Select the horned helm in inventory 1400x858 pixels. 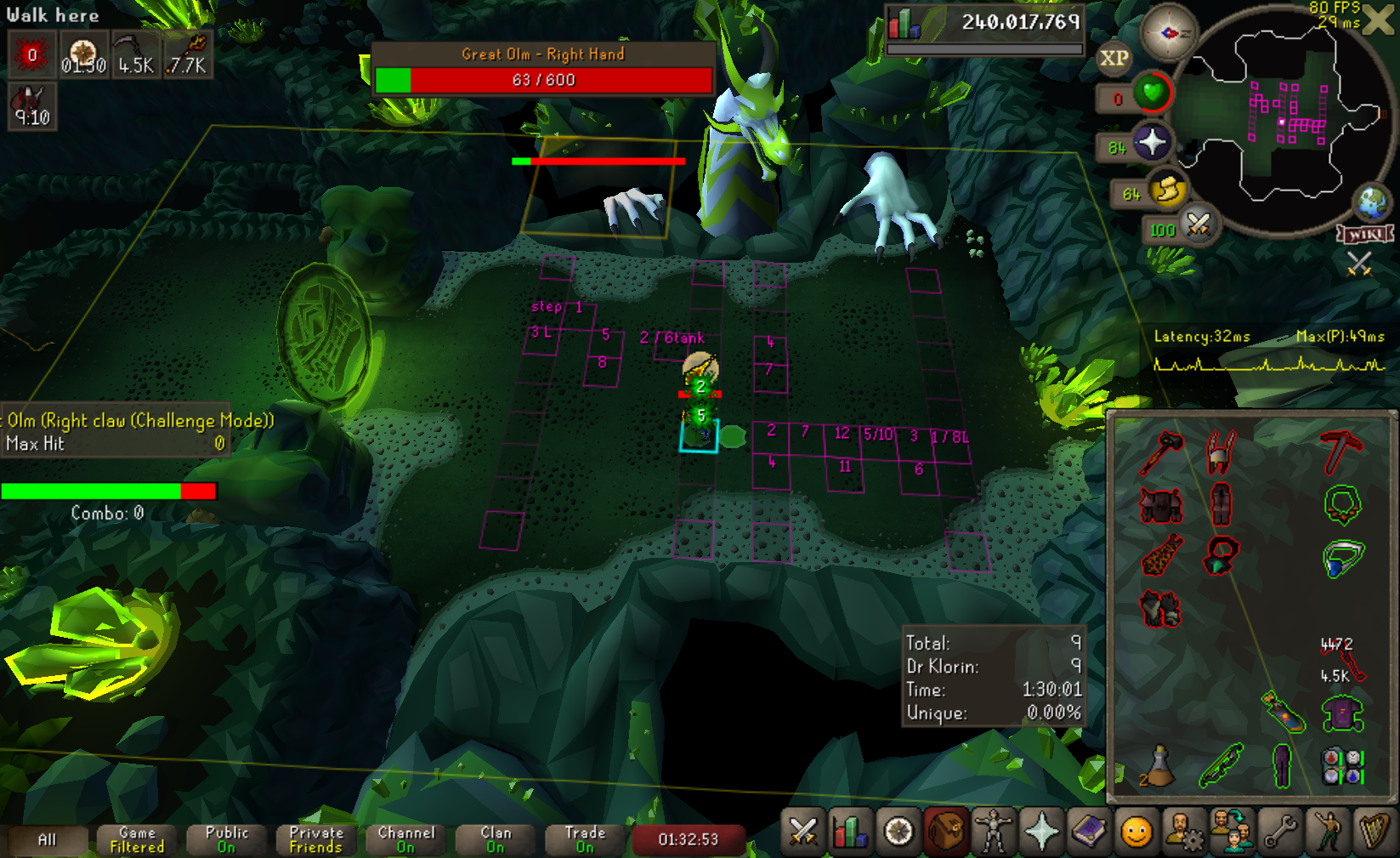coord(1221,451)
